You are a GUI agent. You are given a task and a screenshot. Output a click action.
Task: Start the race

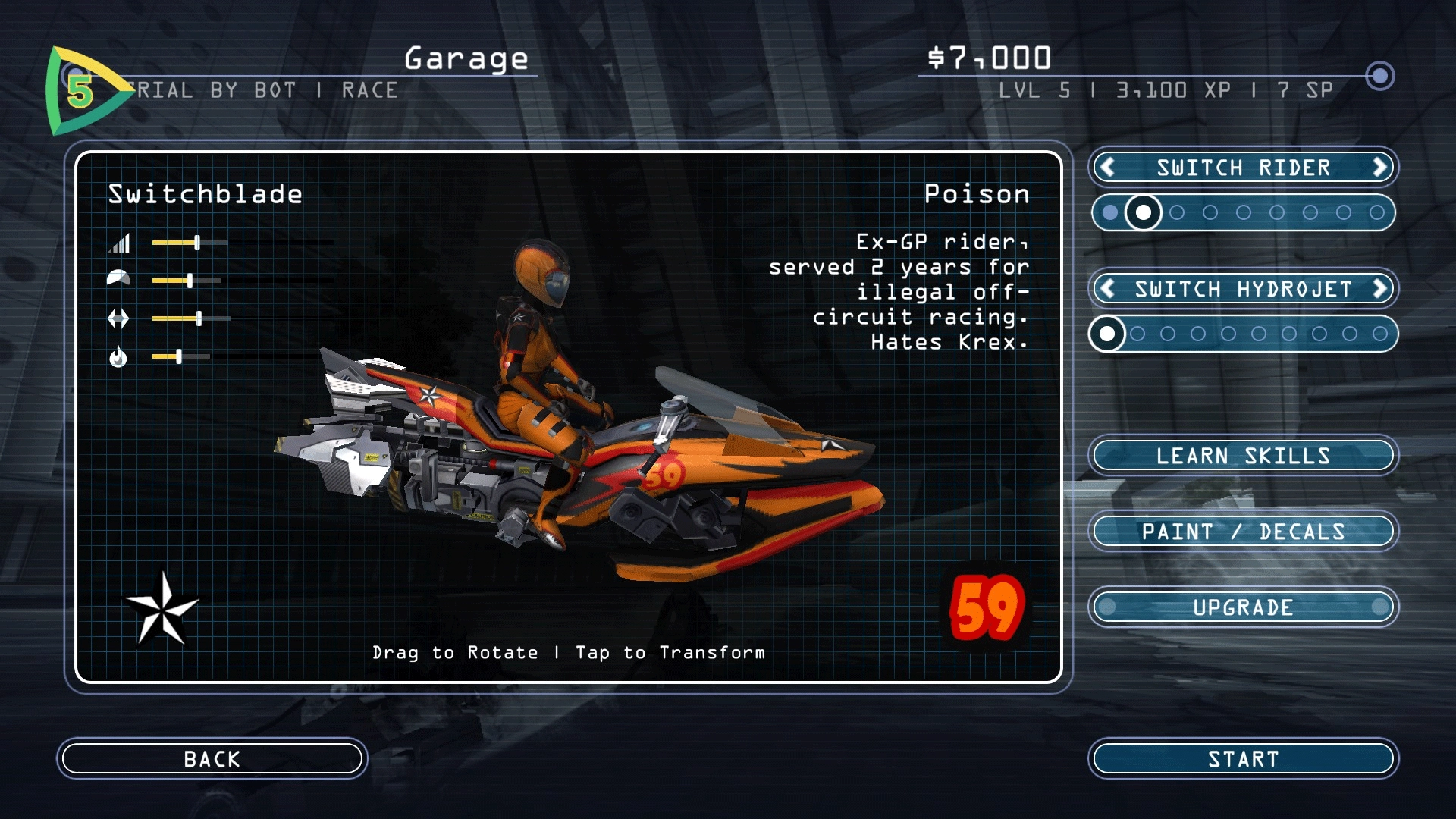[1243, 758]
